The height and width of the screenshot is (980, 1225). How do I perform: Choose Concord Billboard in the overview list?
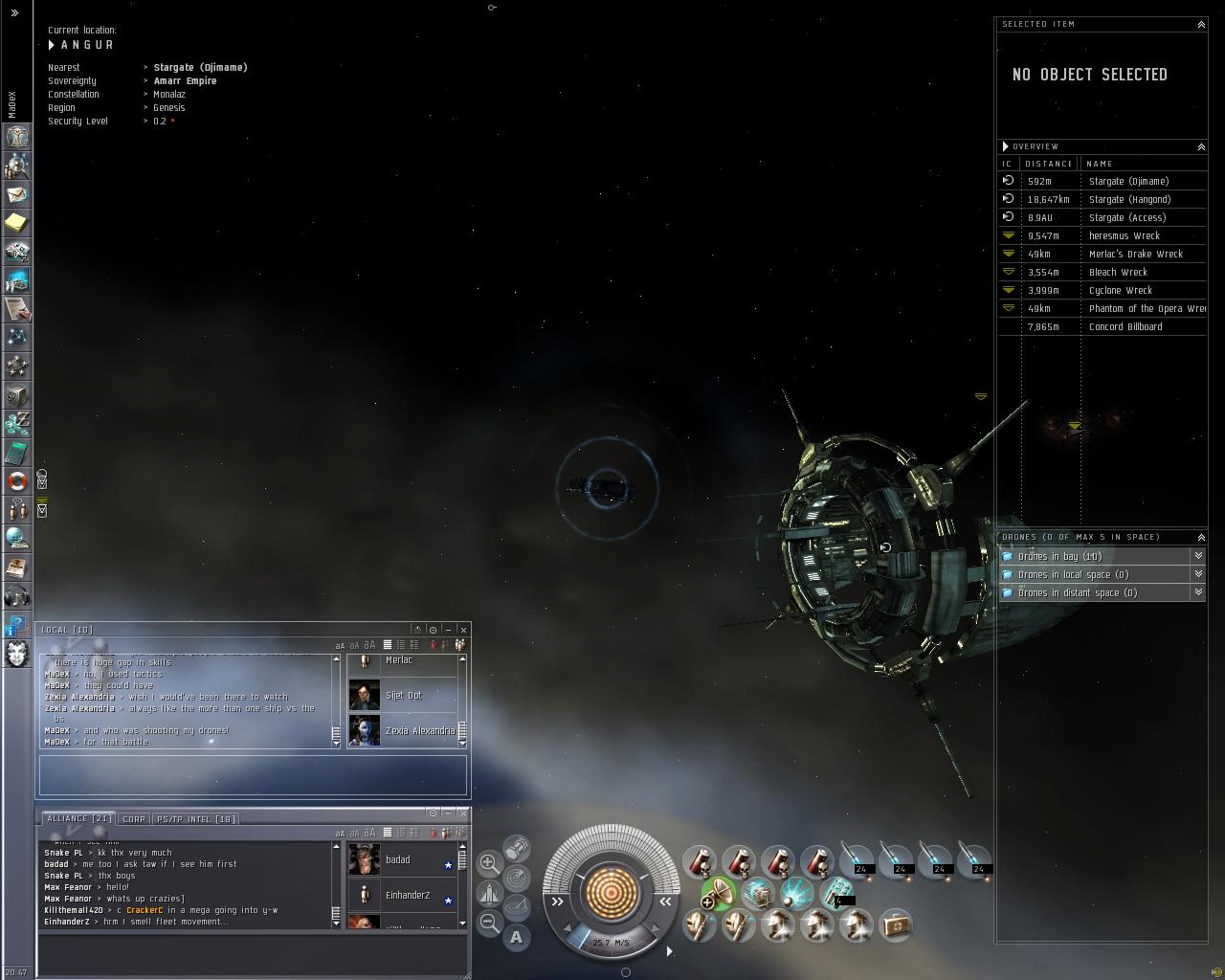(x=1125, y=326)
